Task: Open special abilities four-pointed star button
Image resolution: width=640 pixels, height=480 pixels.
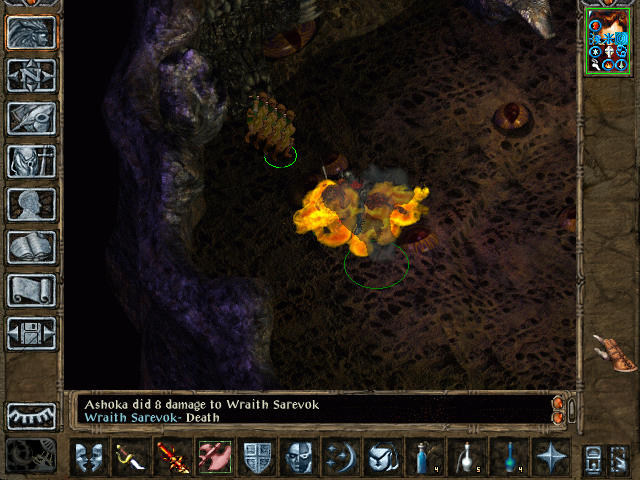Action: 549,457
